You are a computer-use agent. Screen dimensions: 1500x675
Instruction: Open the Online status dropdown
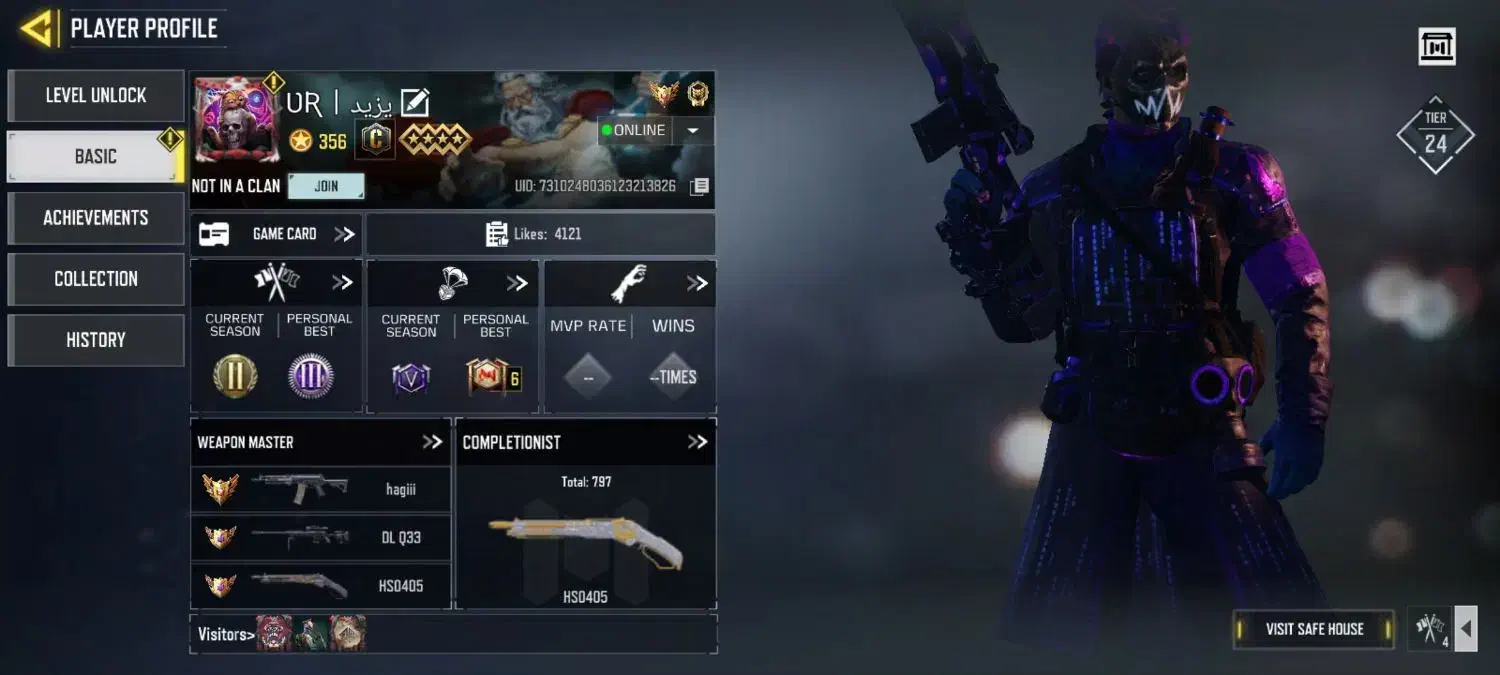click(x=694, y=130)
